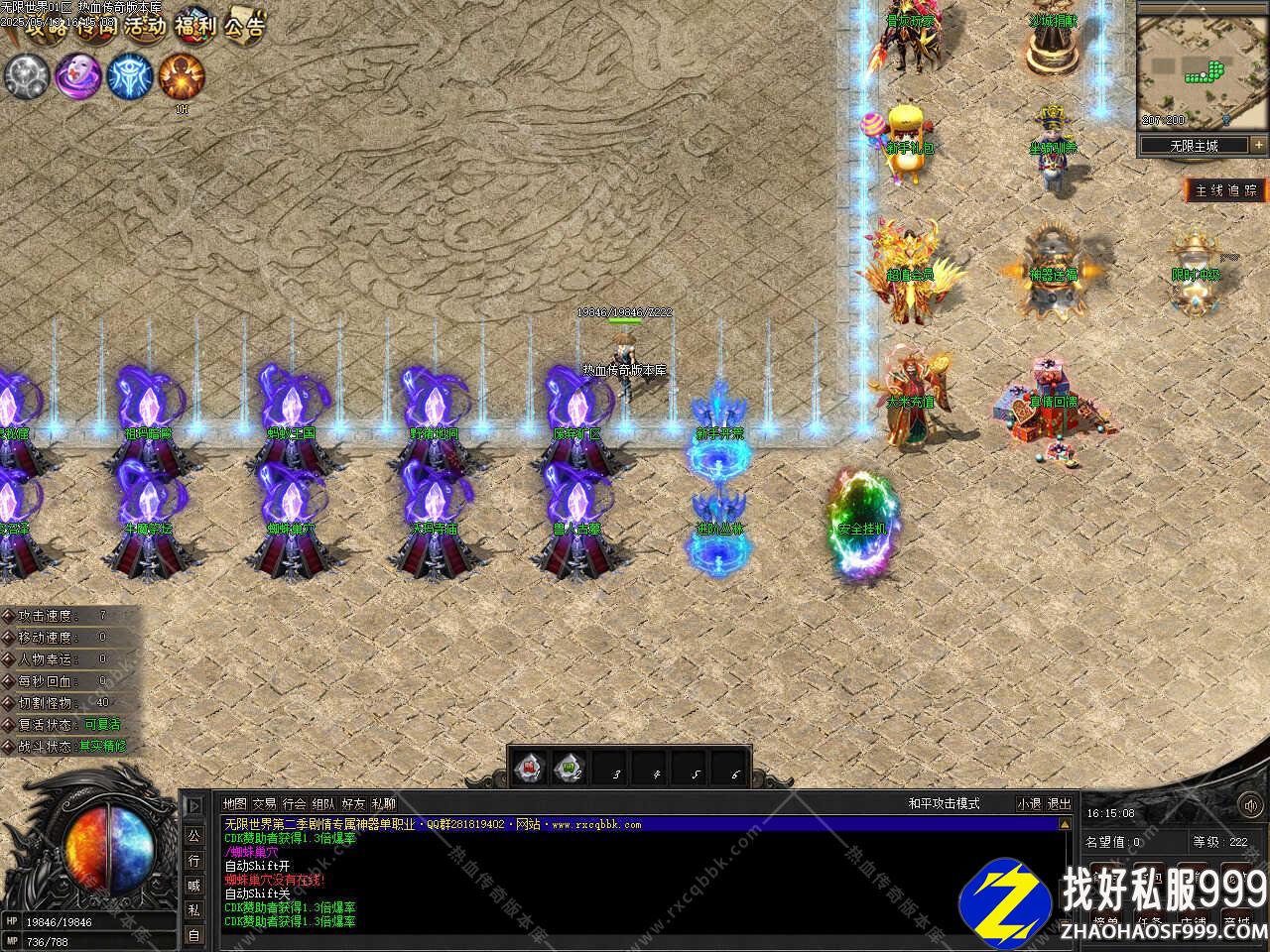Open the 行会 (guild) tab
Screen dimensions: 1270x952
pos(294,803)
